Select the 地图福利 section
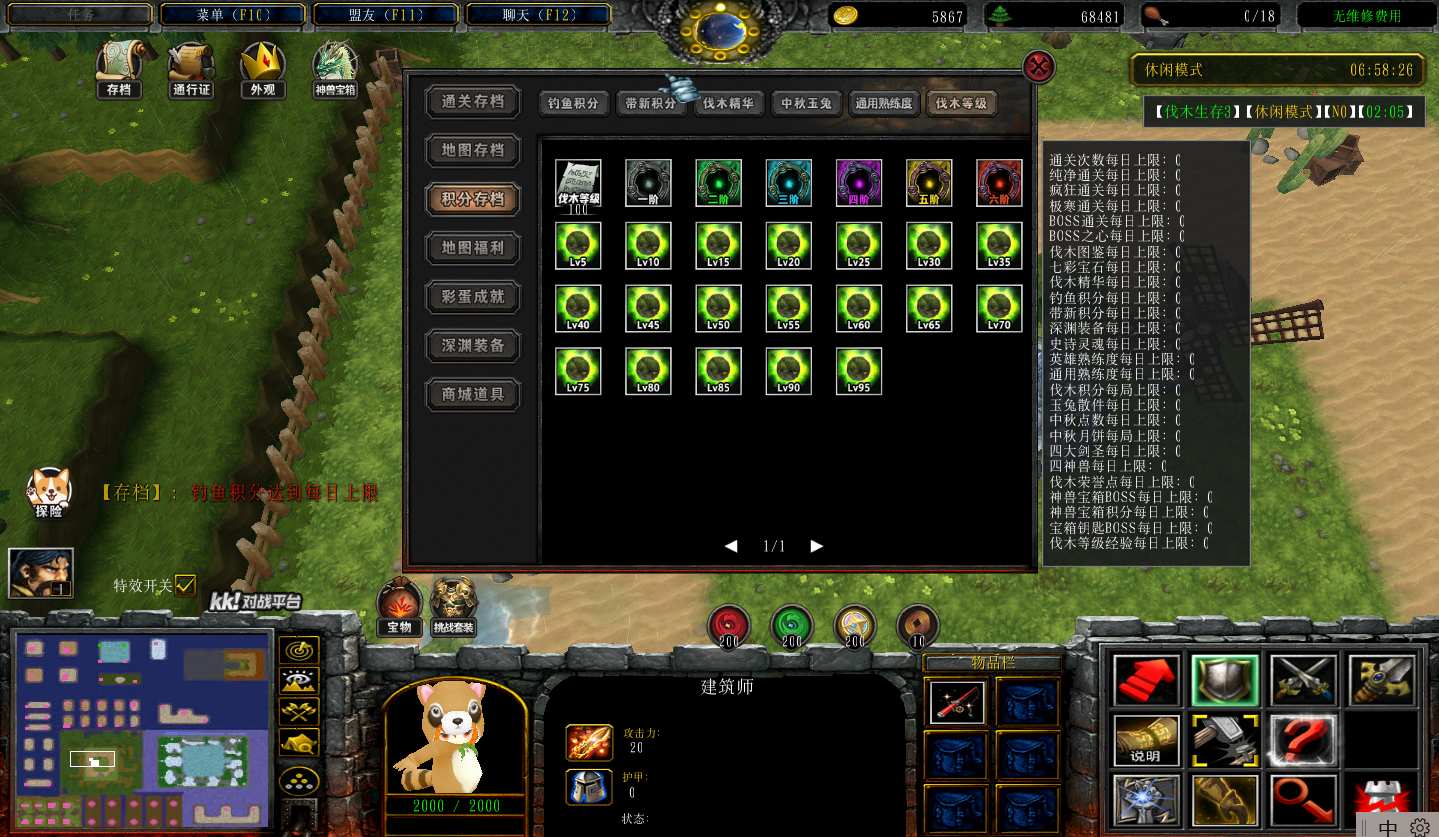Screen dimensions: 1439x837 pos(474,248)
